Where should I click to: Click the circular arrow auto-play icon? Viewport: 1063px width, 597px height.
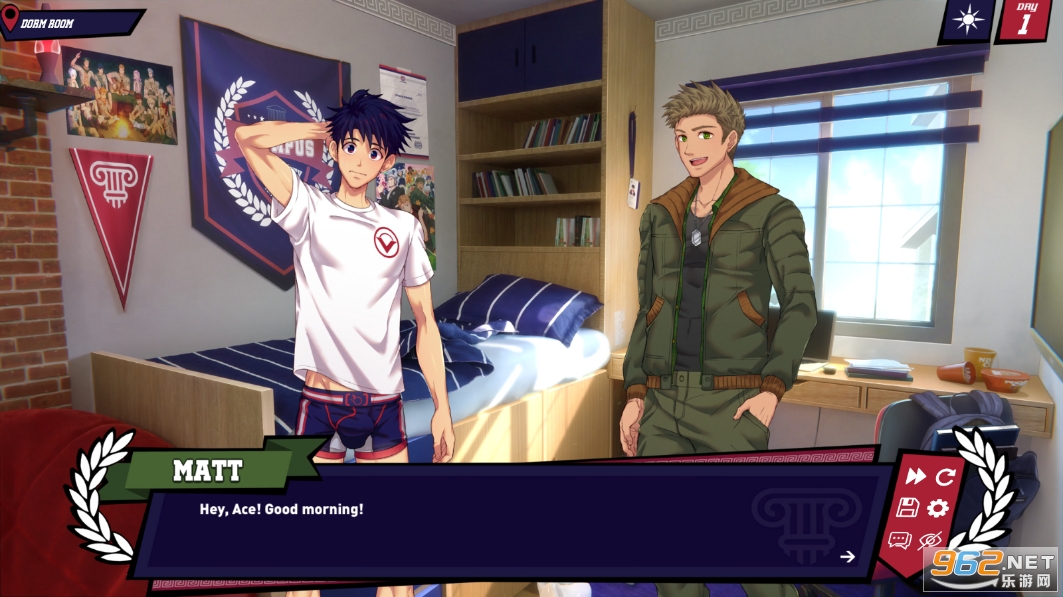pos(945,477)
